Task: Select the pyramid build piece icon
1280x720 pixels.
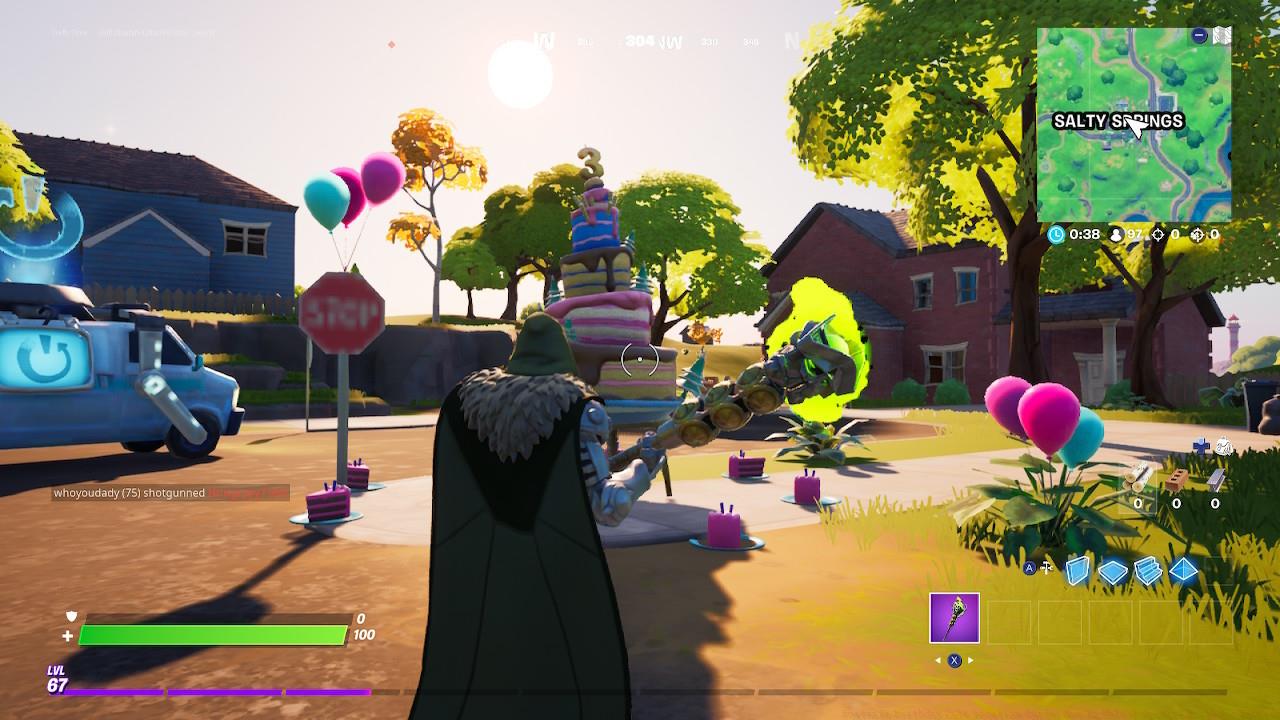Action: tap(1184, 569)
